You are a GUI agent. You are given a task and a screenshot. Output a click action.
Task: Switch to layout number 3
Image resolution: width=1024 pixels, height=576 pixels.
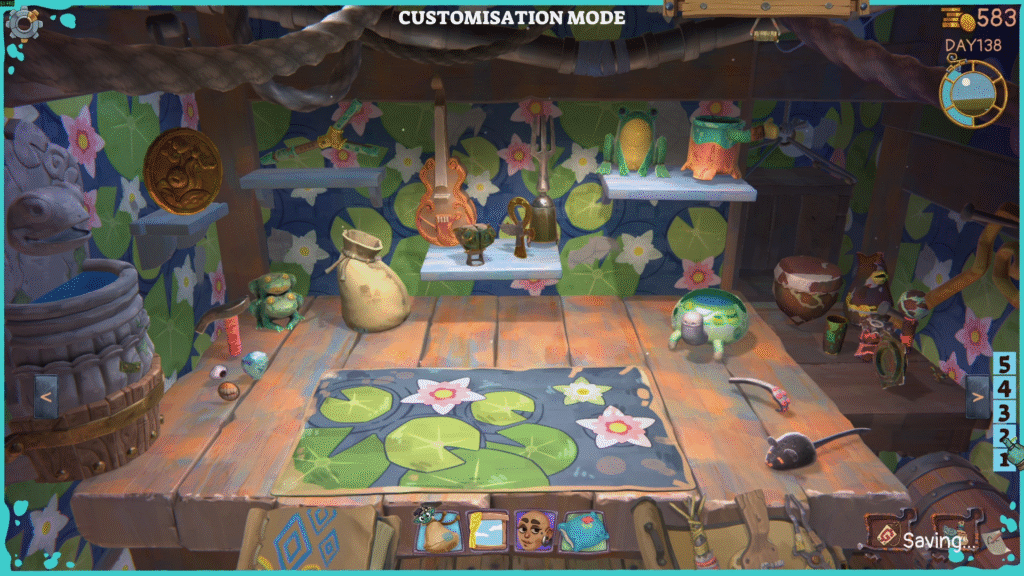click(x=1004, y=413)
